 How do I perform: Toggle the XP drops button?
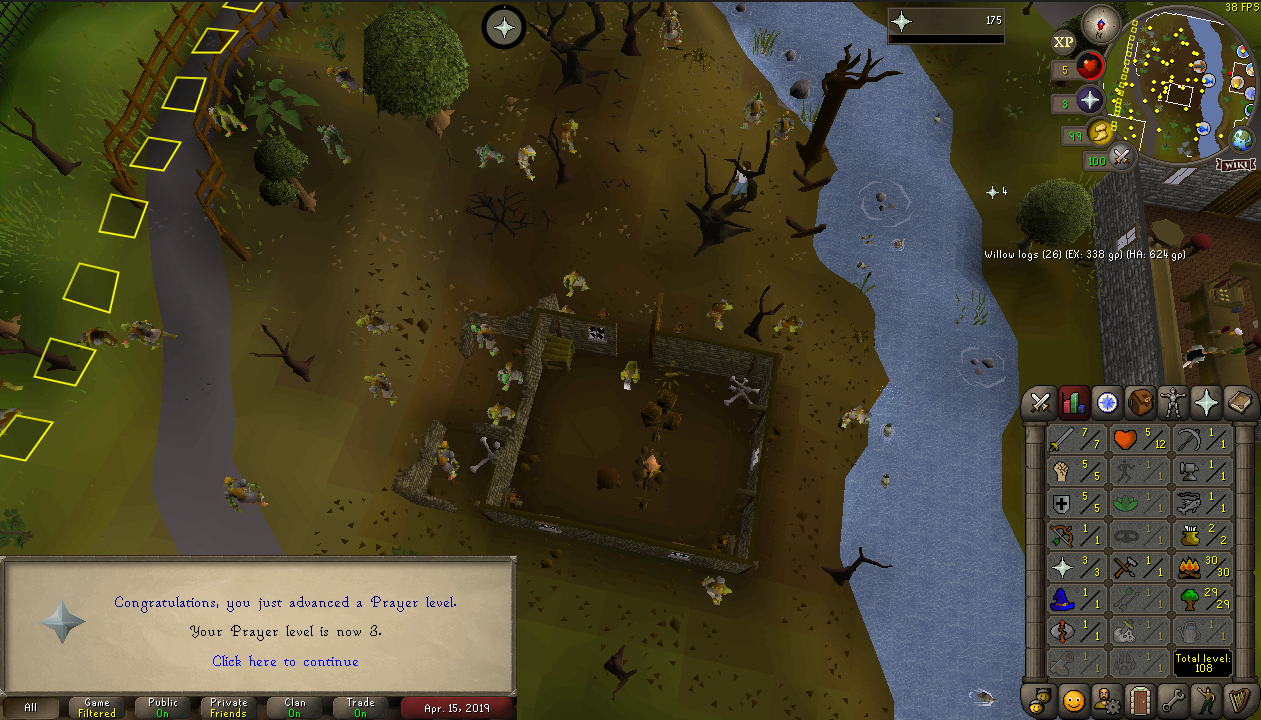(1064, 41)
